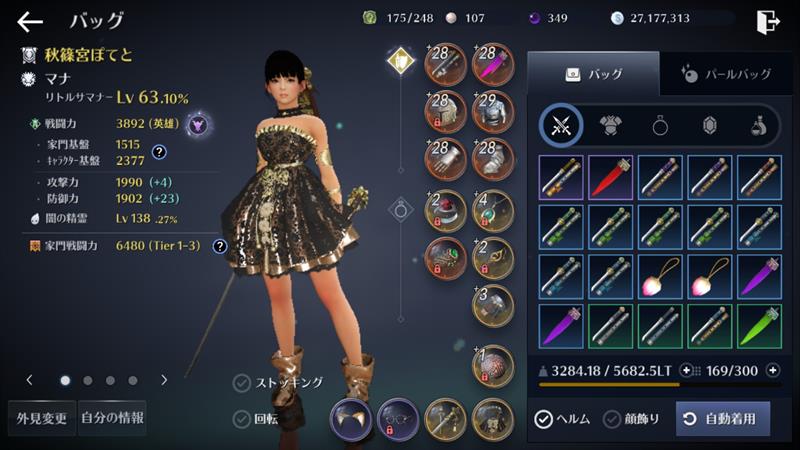Choose the potion category filter
Image resolution: width=800 pixels, height=450 pixels.
tap(759, 125)
